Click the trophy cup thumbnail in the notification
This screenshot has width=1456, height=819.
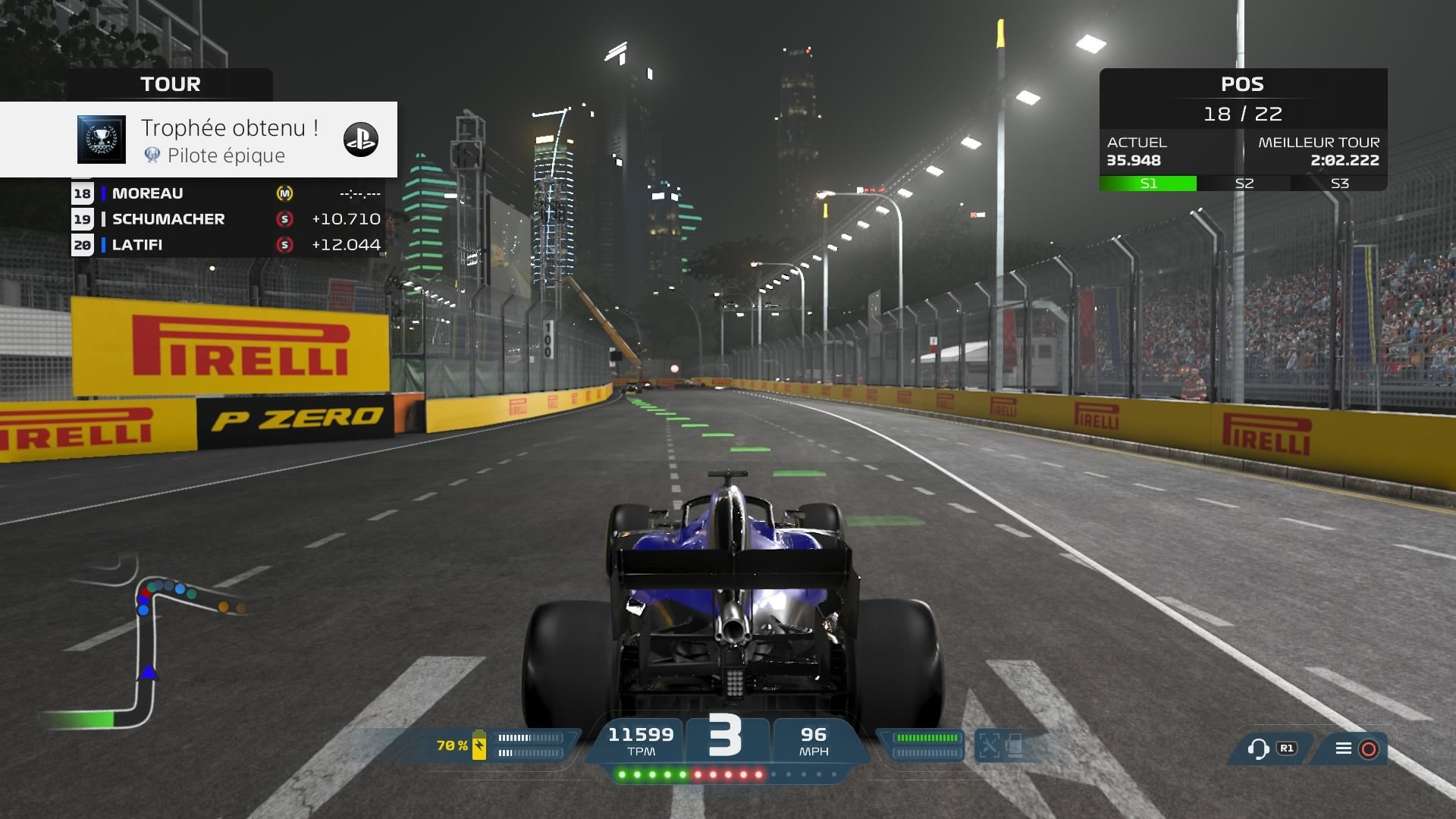tap(102, 140)
